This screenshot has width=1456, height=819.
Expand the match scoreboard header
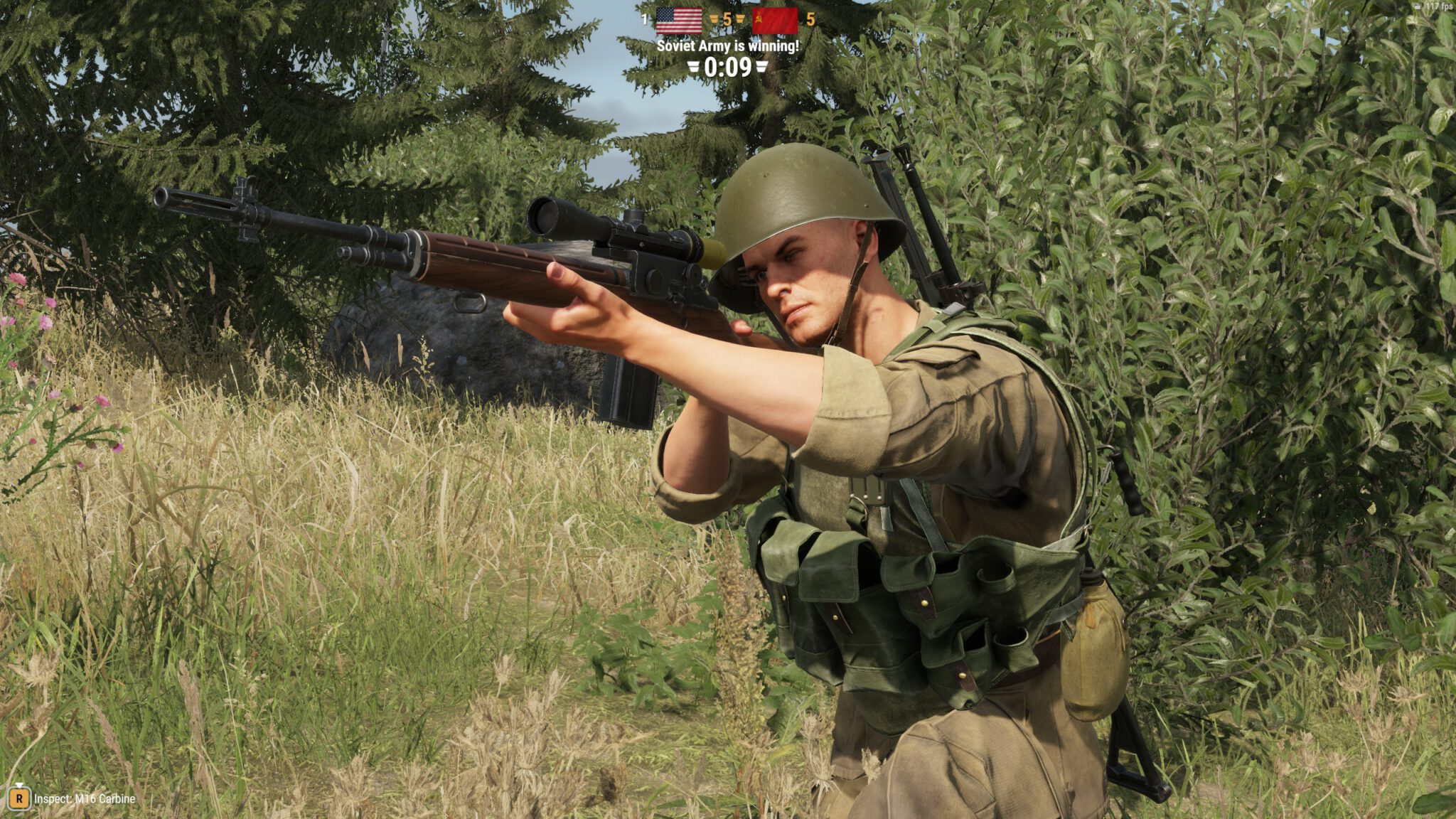click(x=727, y=19)
